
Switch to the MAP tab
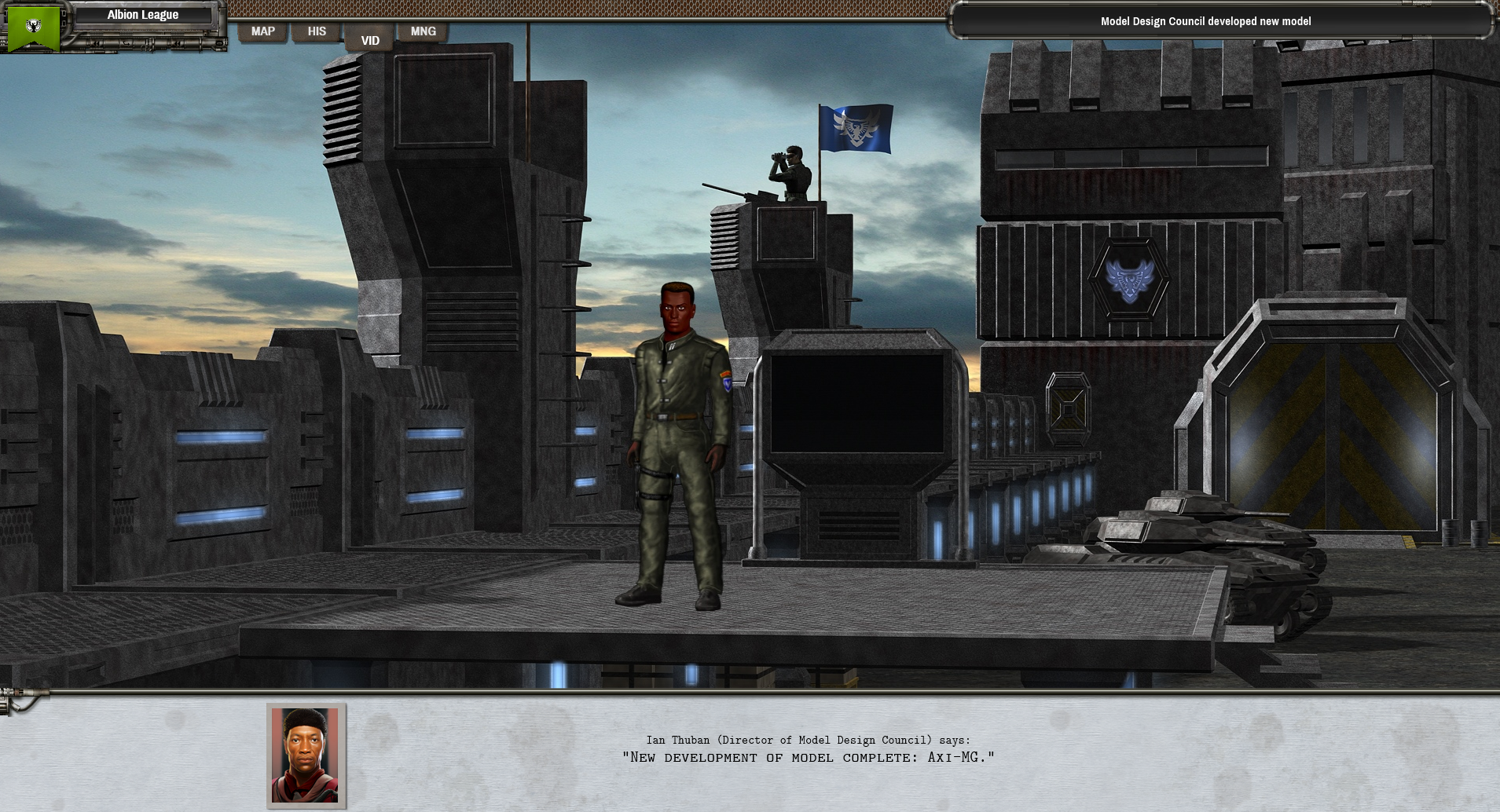click(x=263, y=31)
